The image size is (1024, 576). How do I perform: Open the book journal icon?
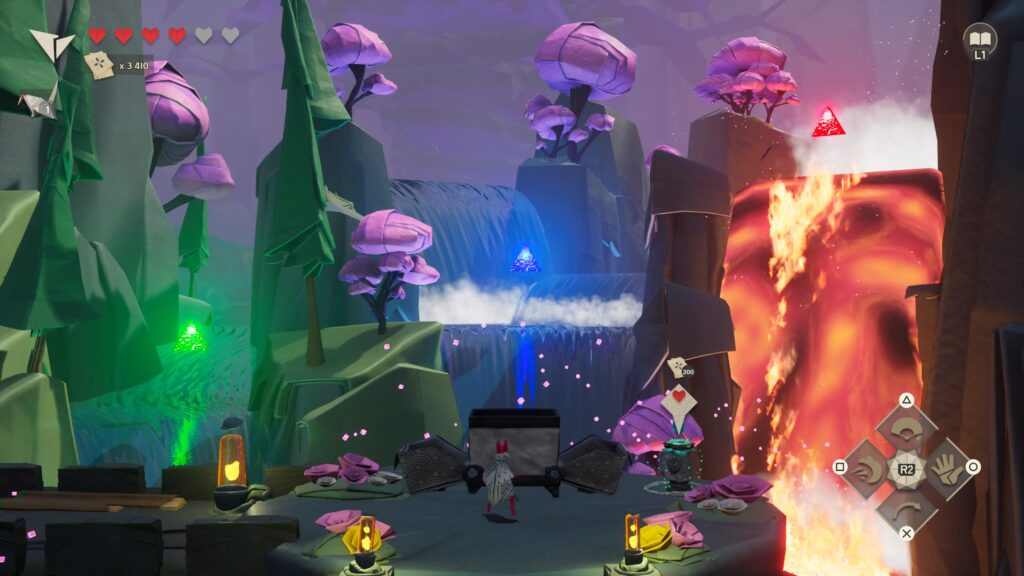click(979, 38)
